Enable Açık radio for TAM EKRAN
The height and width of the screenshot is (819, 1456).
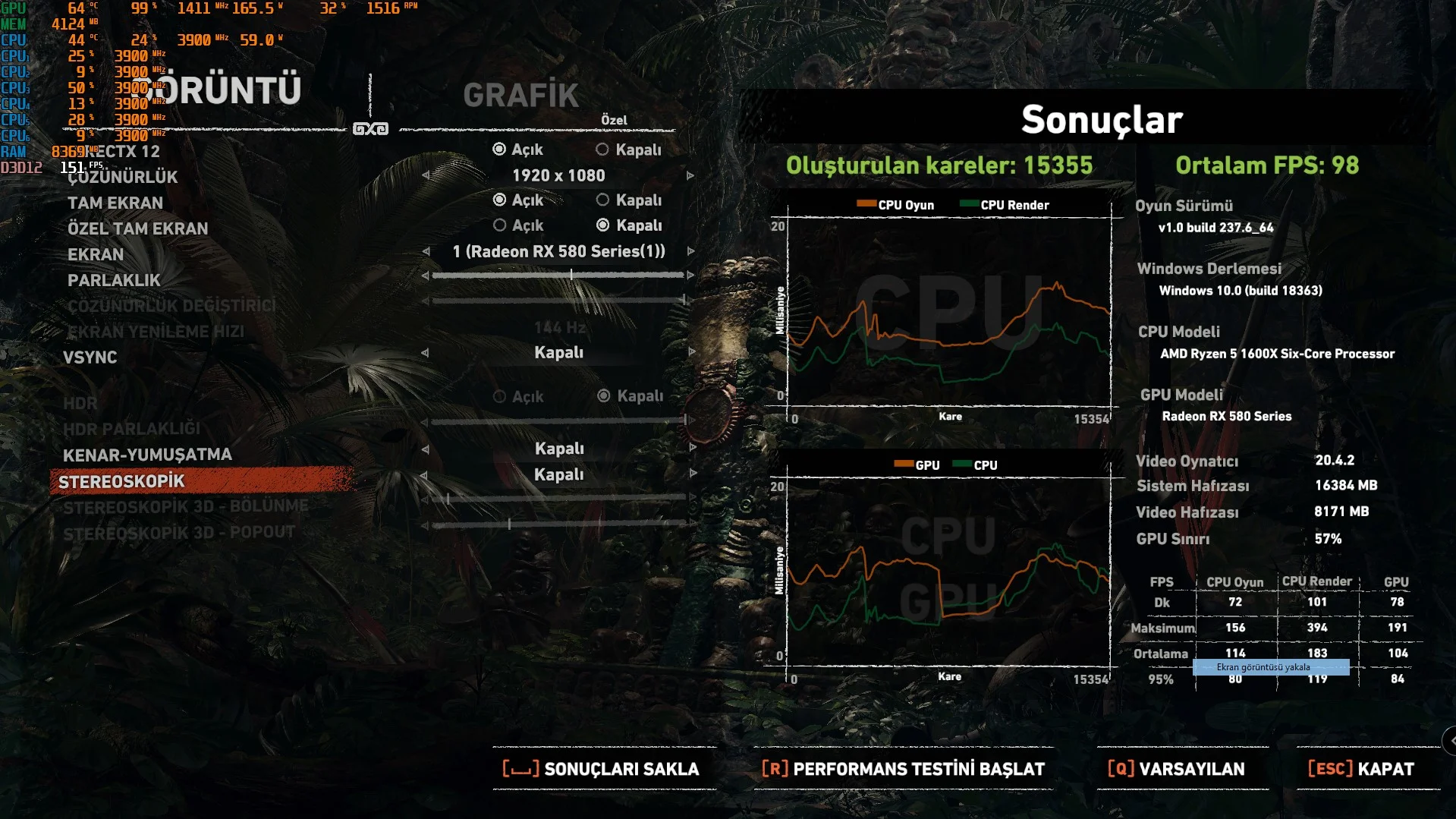(x=499, y=200)
